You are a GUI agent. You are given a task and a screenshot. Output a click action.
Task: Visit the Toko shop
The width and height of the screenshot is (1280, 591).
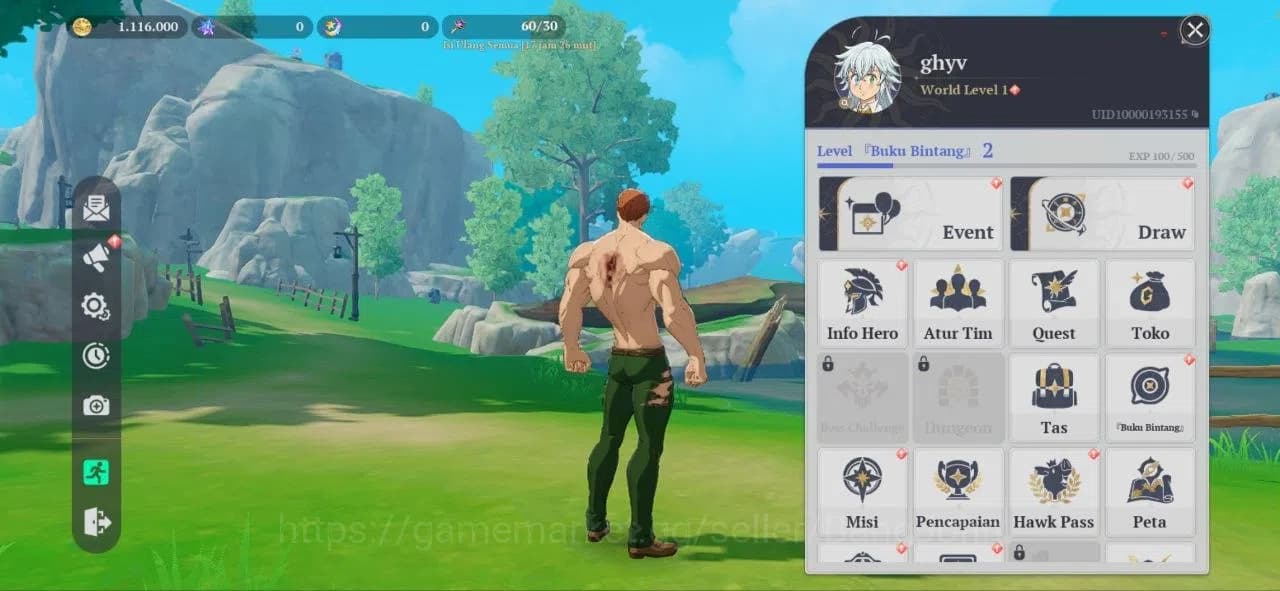1150,304
